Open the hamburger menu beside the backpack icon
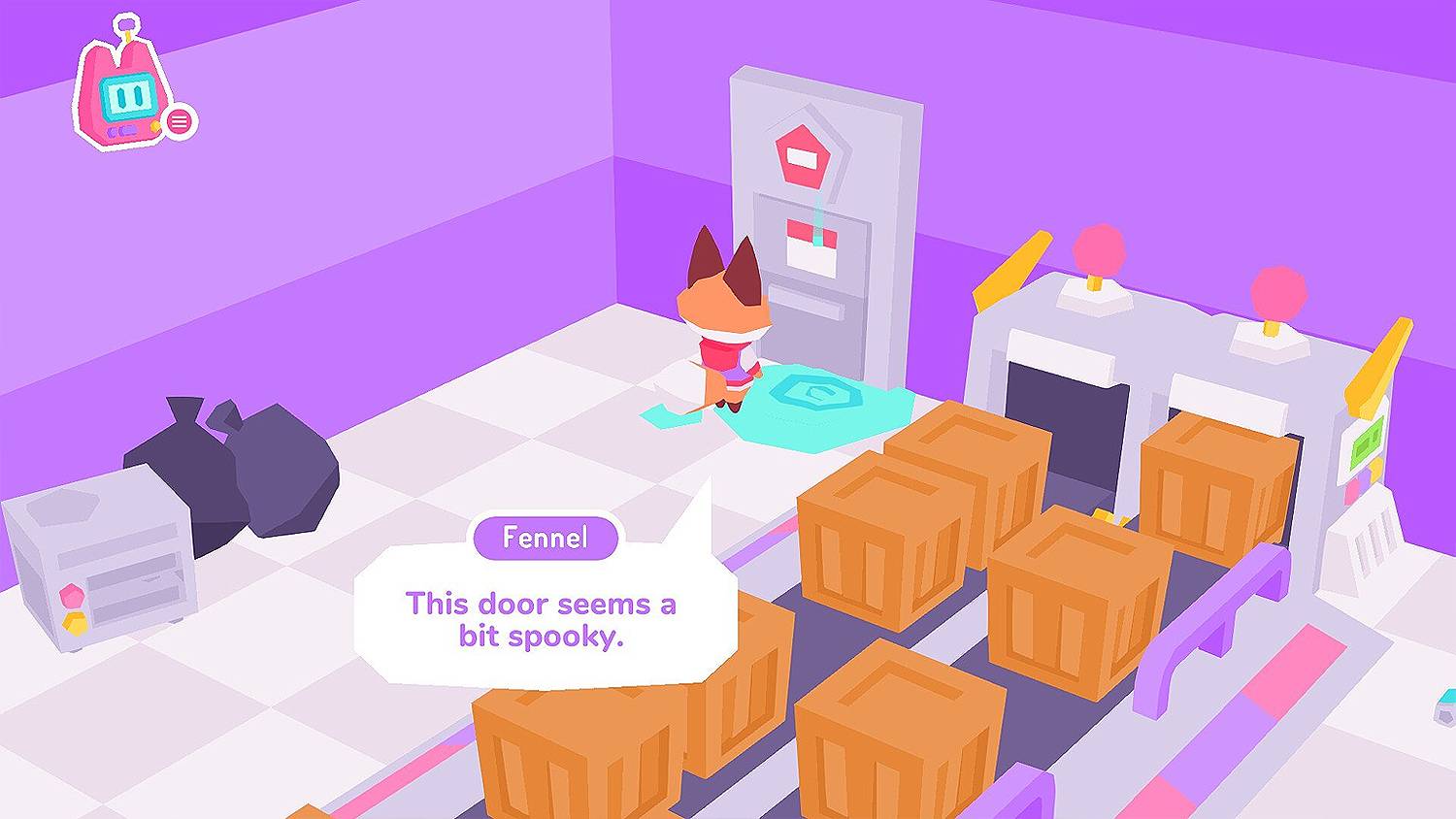The height and width of the screenshot is (819, 1456). pyautogui.click(x=178, y=120)
